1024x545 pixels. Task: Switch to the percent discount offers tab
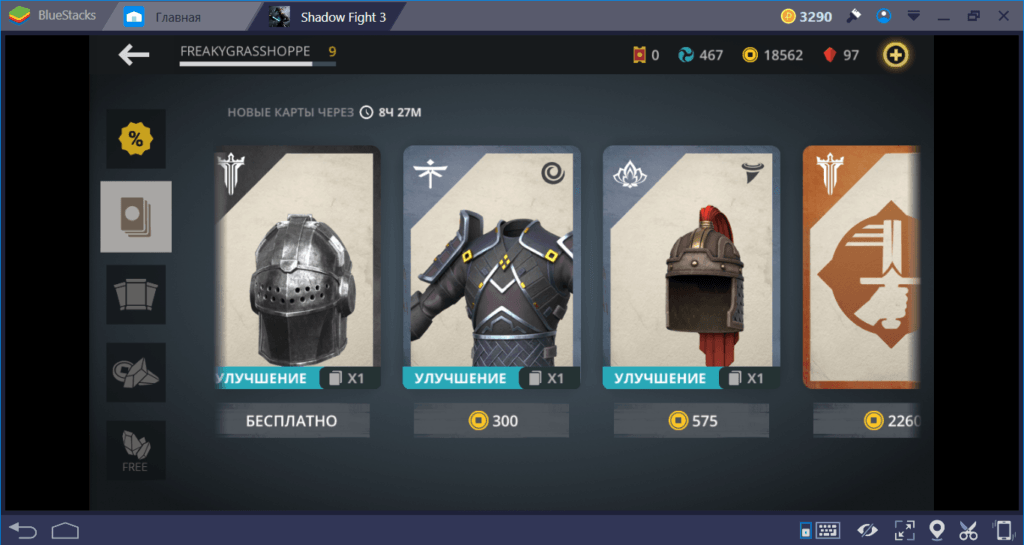click(136, 140)
